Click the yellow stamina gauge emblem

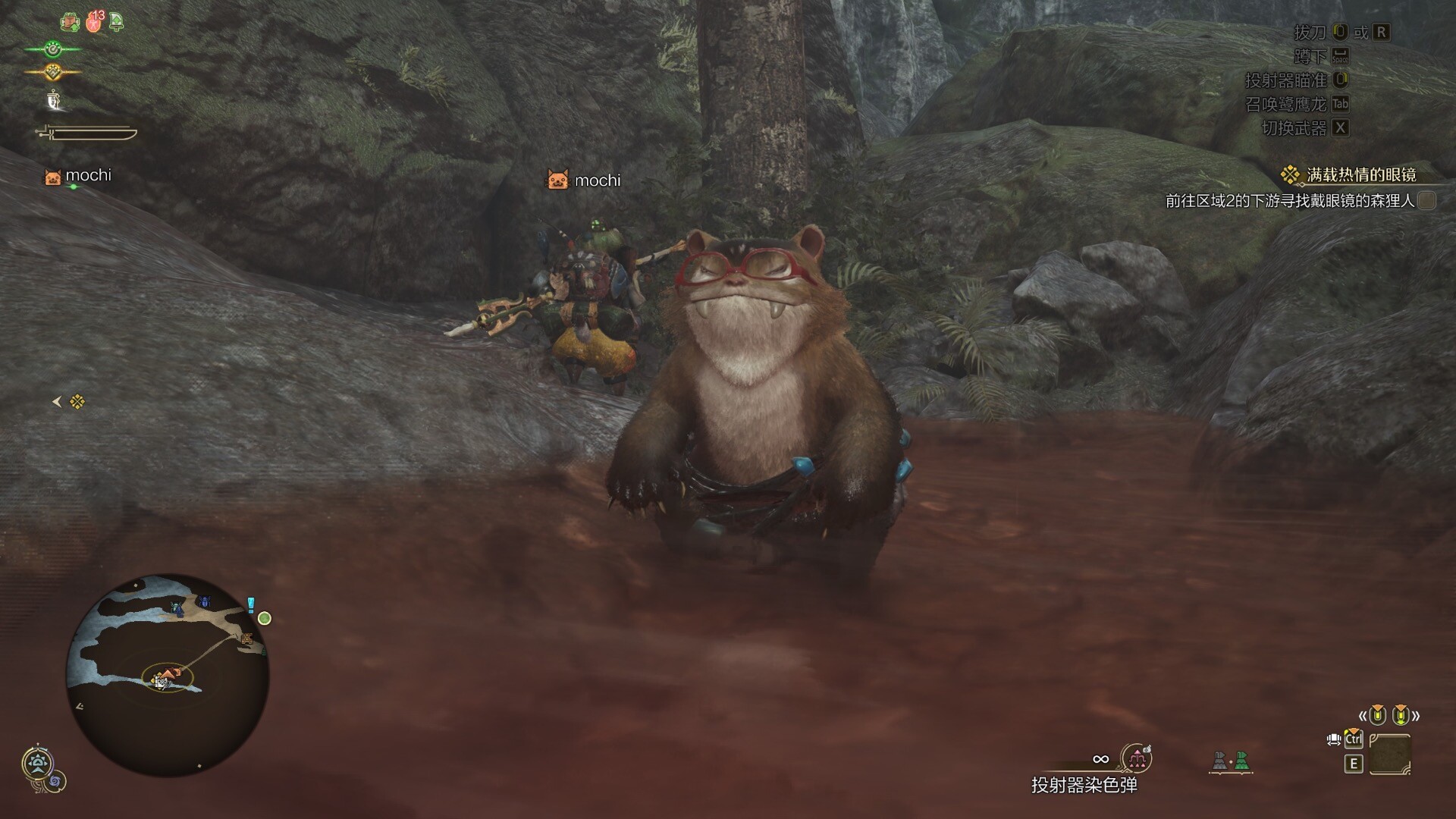(x=52, y=72)
